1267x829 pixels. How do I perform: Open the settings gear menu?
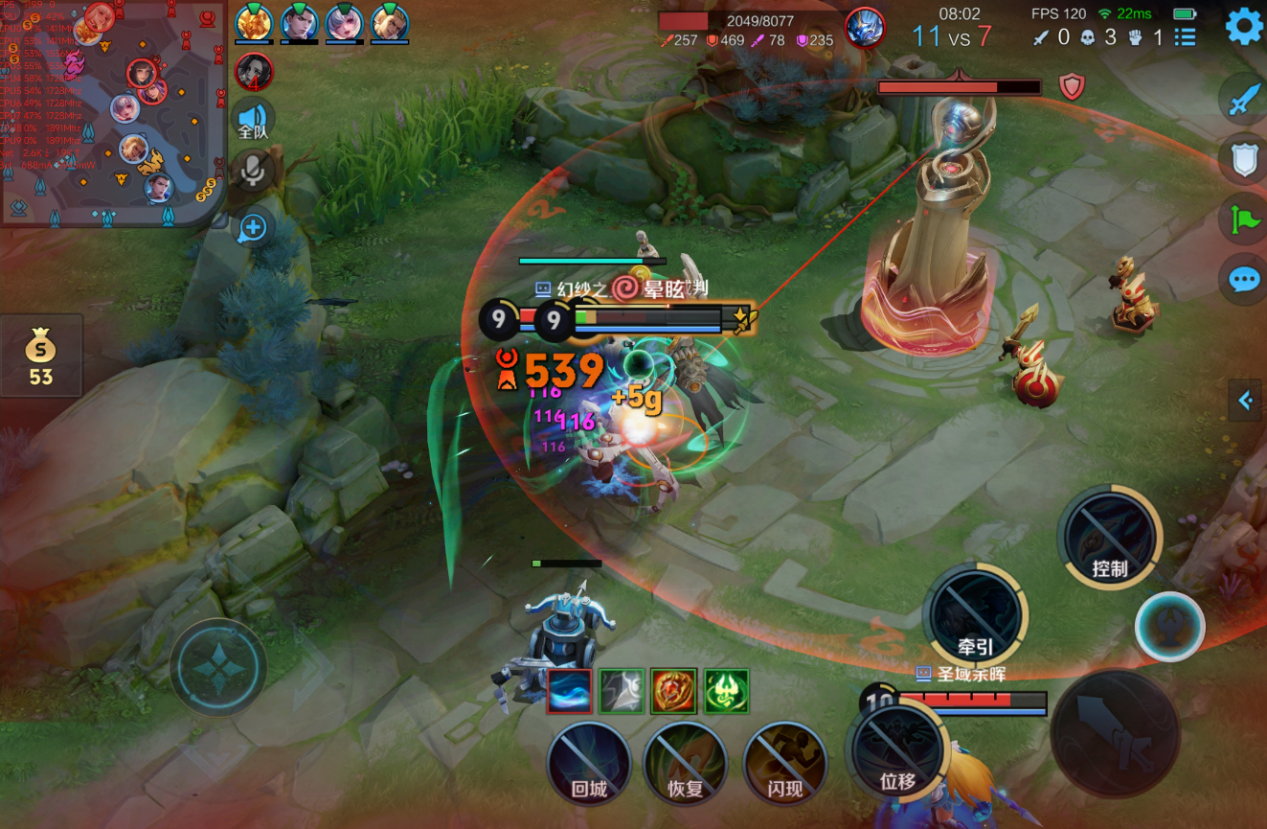pos(1244,26)
